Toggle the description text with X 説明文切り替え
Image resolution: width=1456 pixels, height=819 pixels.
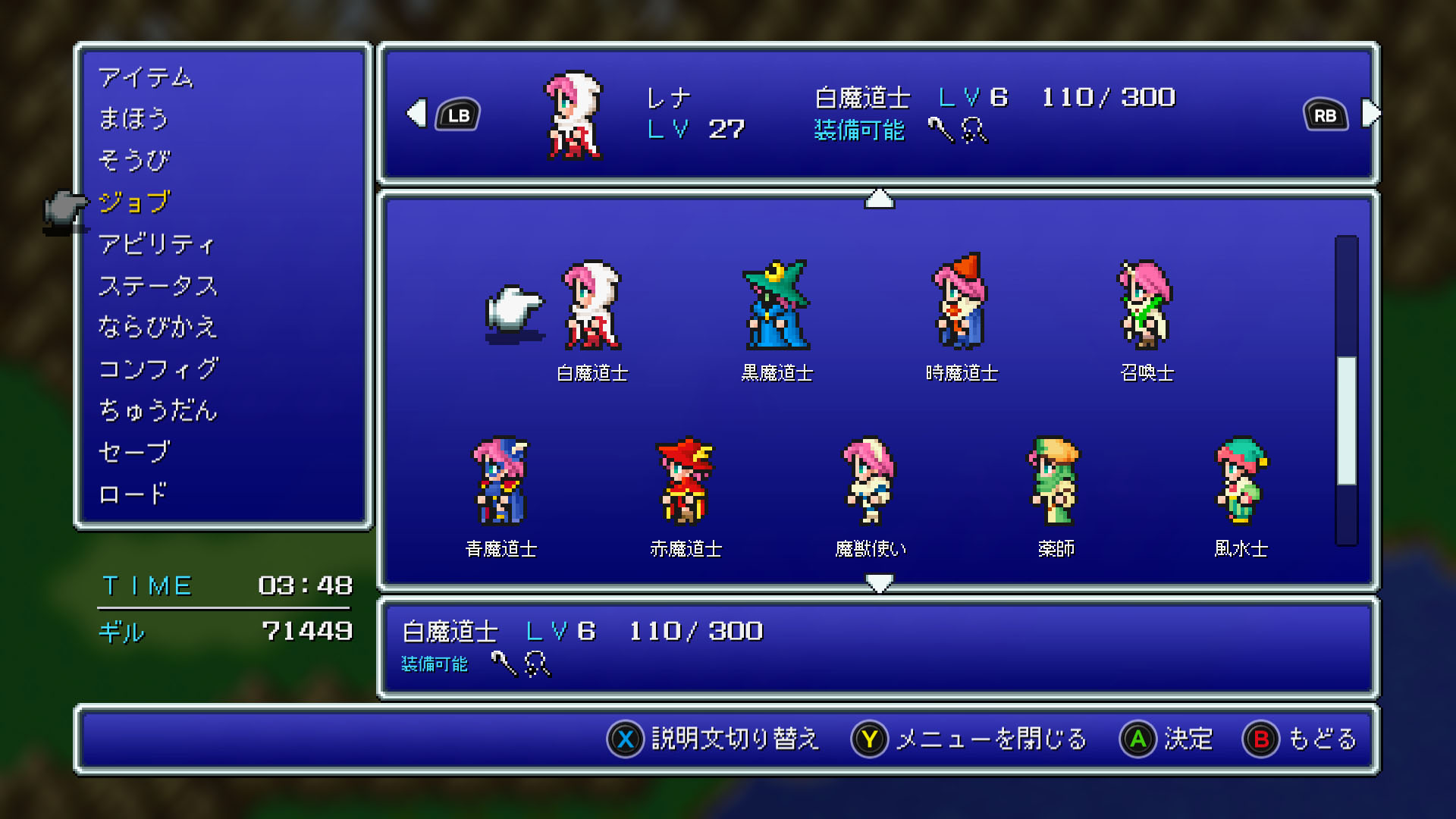click(x=716, y=739)
